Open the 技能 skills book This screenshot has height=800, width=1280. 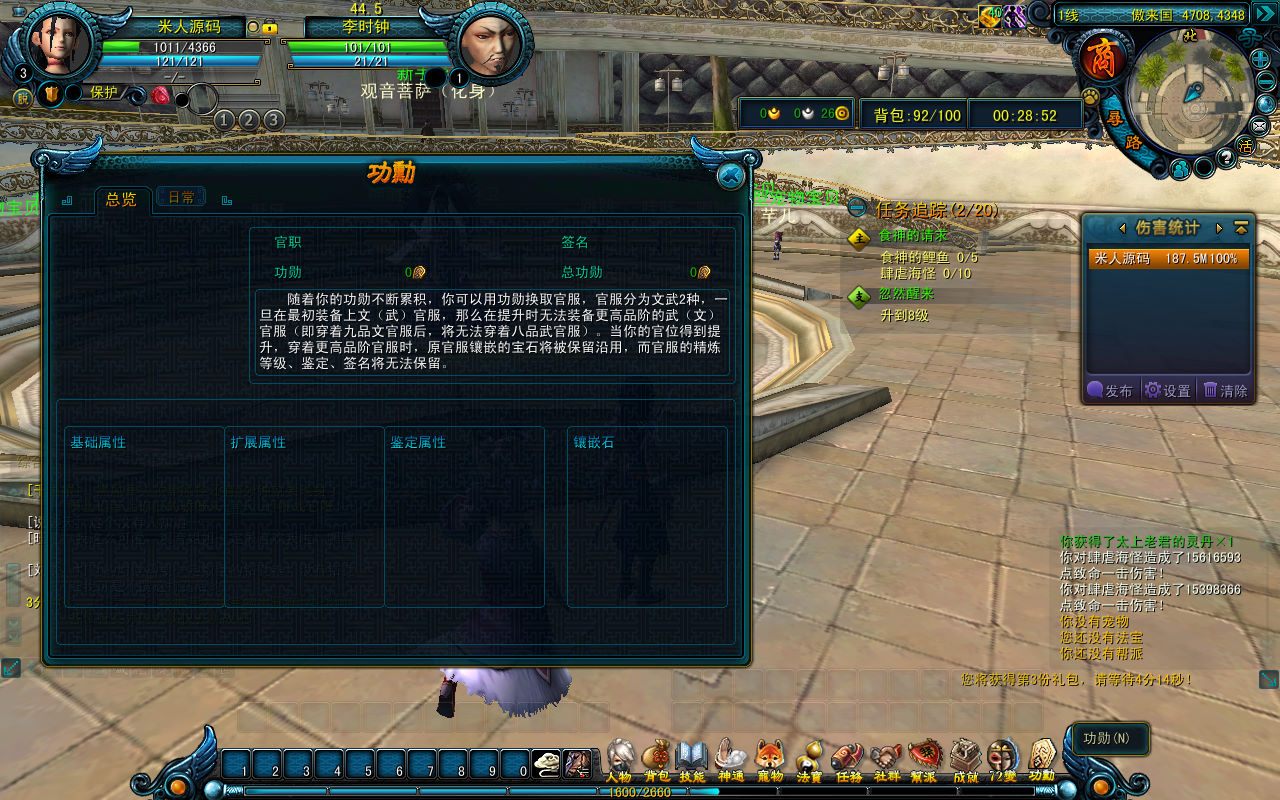[x=692, y=760]
